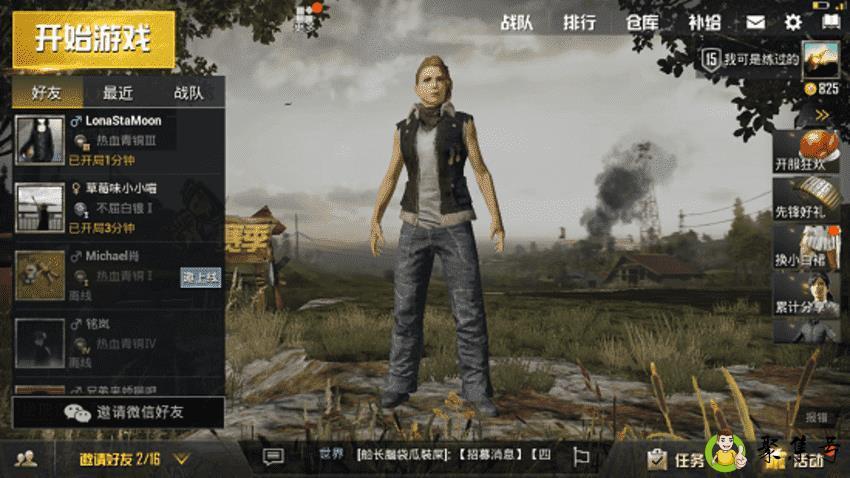Image resolution: width=850 pixels, height=478 pixels.
Task: Open the 排行 rankings menu
Action: [579, 22]
